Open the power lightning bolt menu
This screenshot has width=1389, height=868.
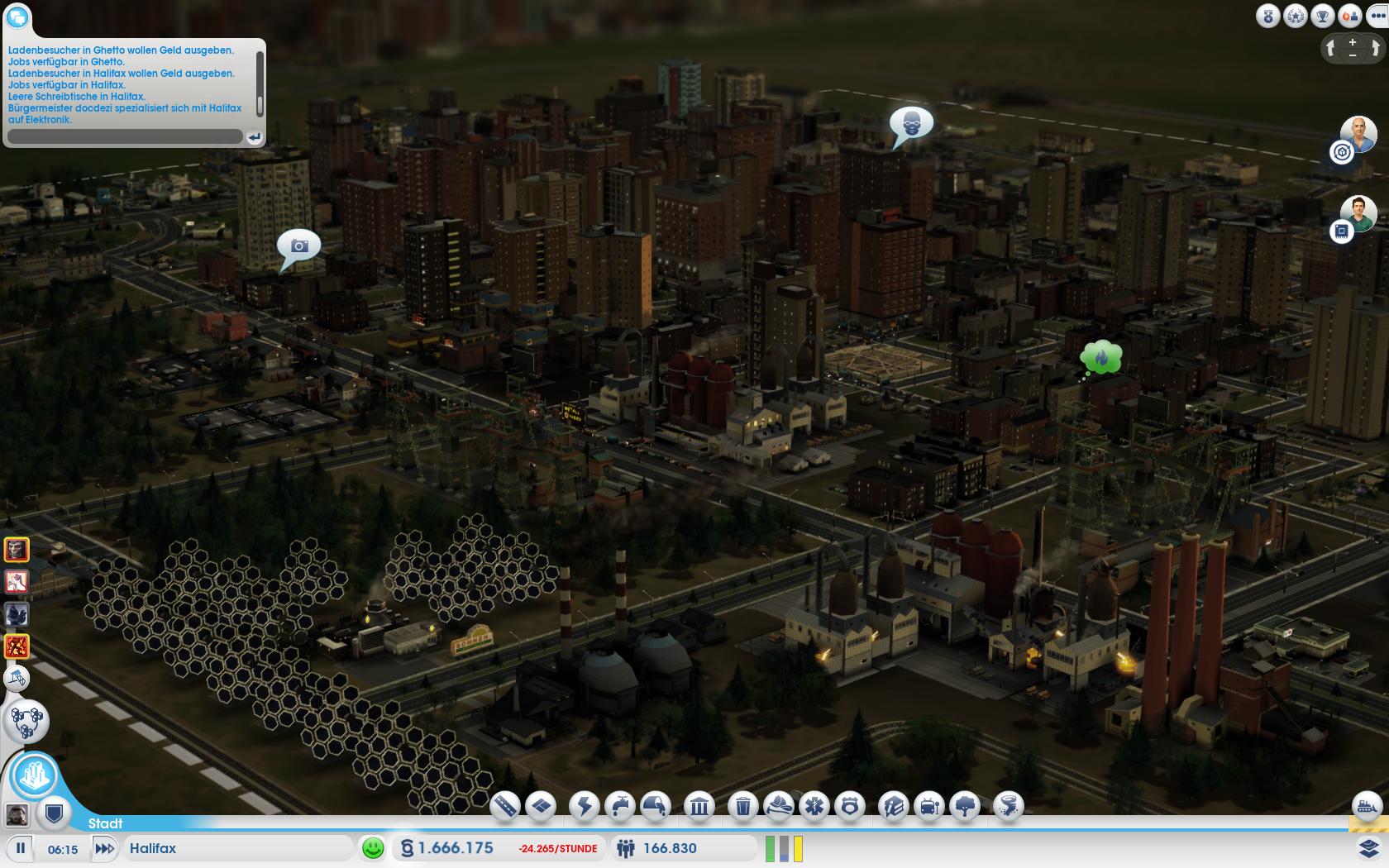pyautogui.click(x=585, y=805)
